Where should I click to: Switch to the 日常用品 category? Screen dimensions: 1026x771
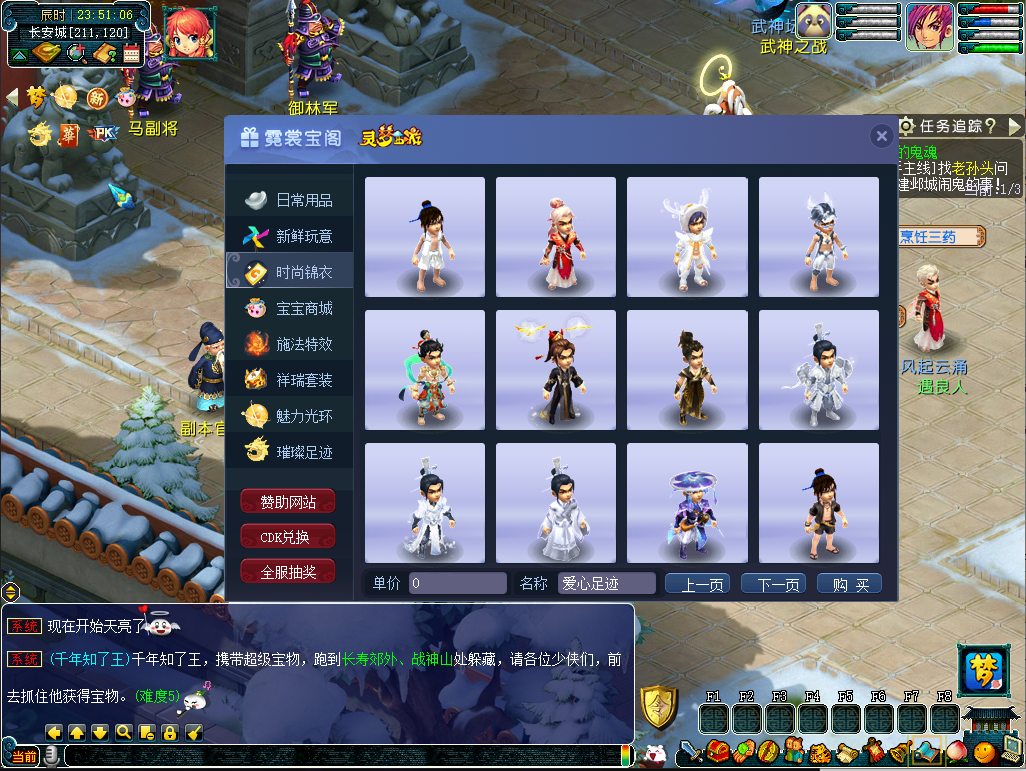click(290, 200)
